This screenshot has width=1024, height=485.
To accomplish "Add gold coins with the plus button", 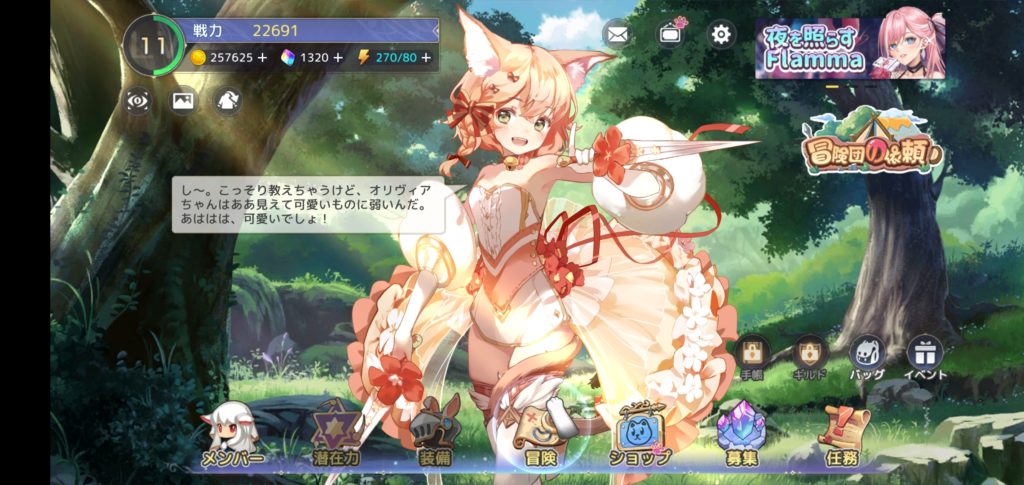I will tap(262, 58).
